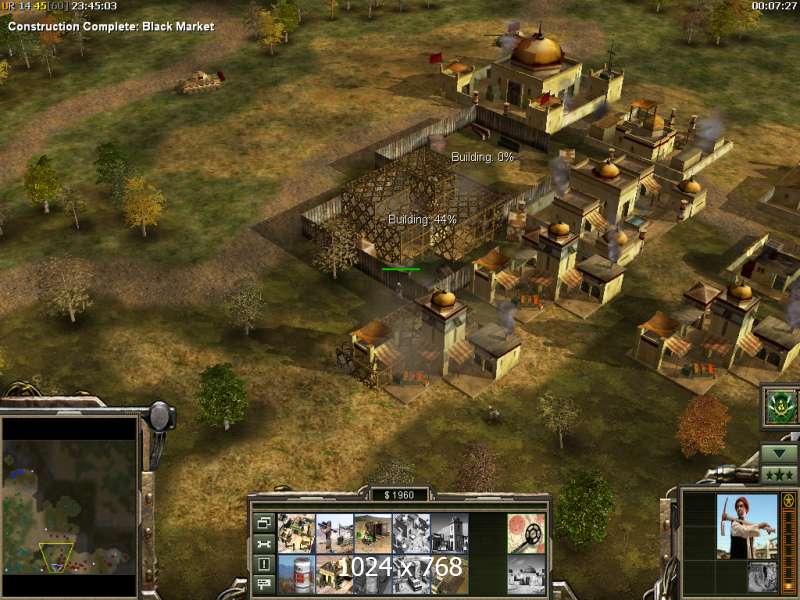The image size is (800, 600).
Task: Click the overlapping windows button
Action: pyautogui.click(x=264, y=523)
